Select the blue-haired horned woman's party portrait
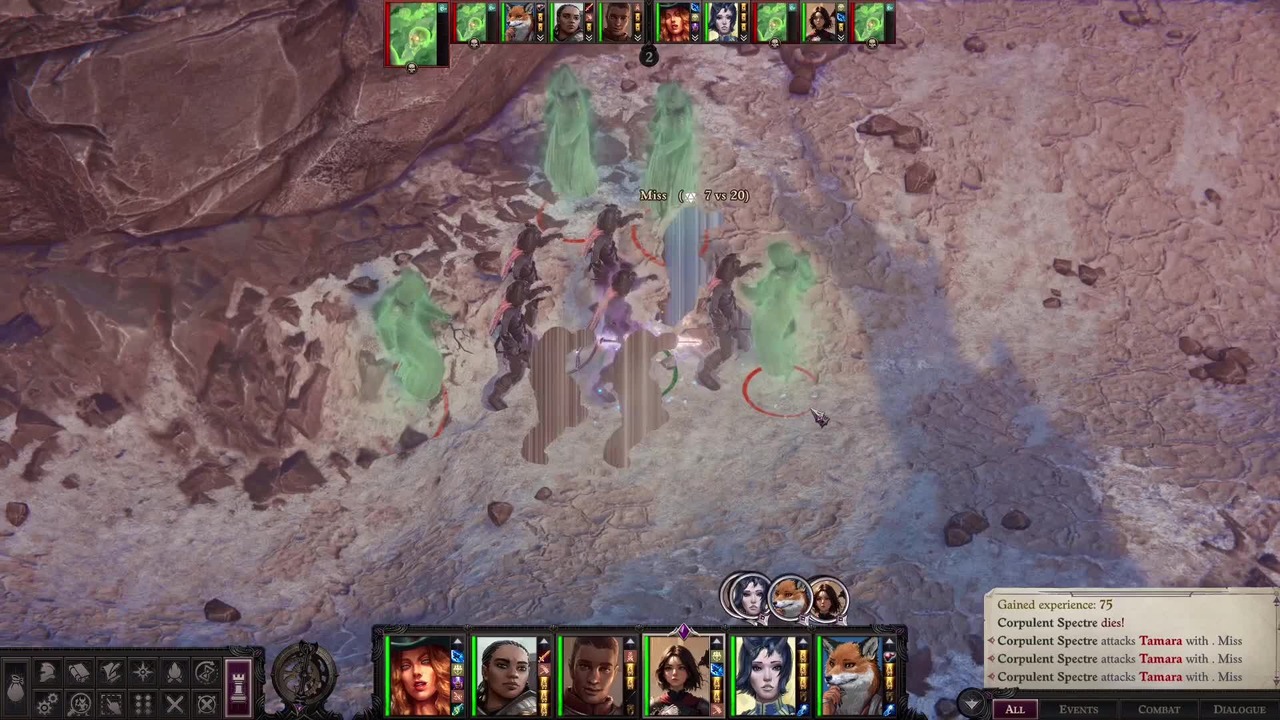 [x=765, y=677]
